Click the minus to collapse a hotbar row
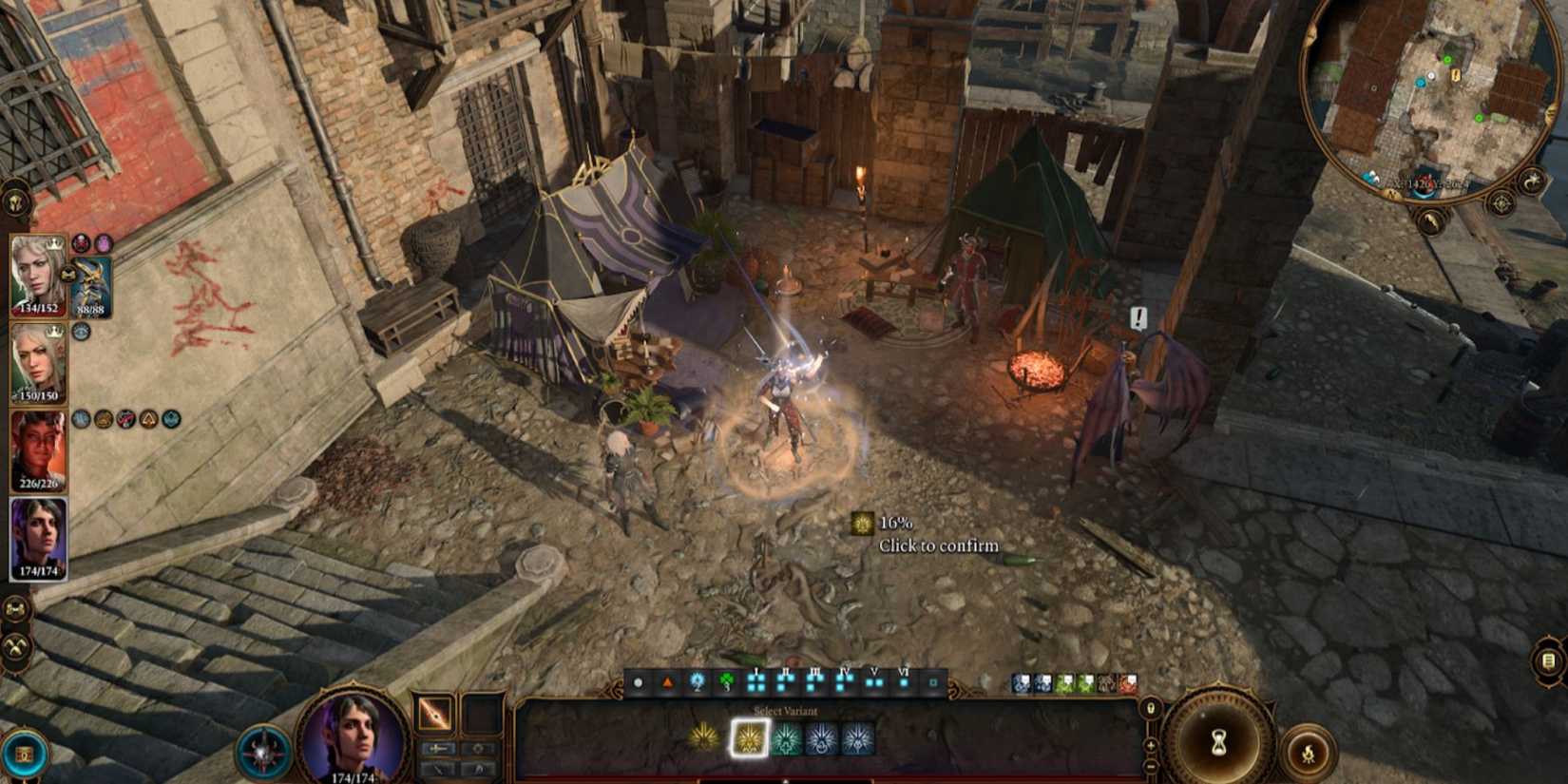 click(1150, 766)
